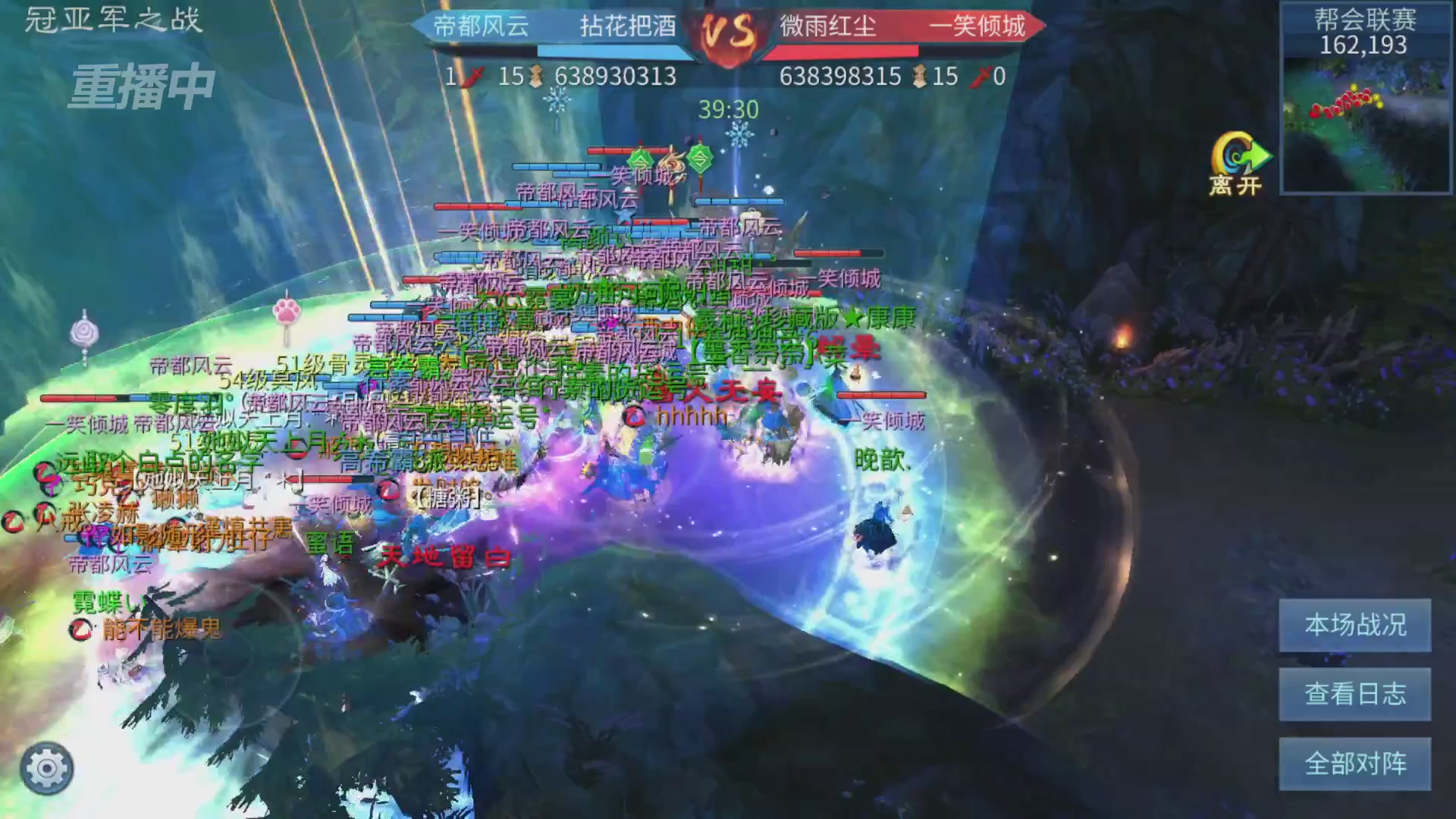Open the 本场战况 battle status panel

[x=1354, y=625]
